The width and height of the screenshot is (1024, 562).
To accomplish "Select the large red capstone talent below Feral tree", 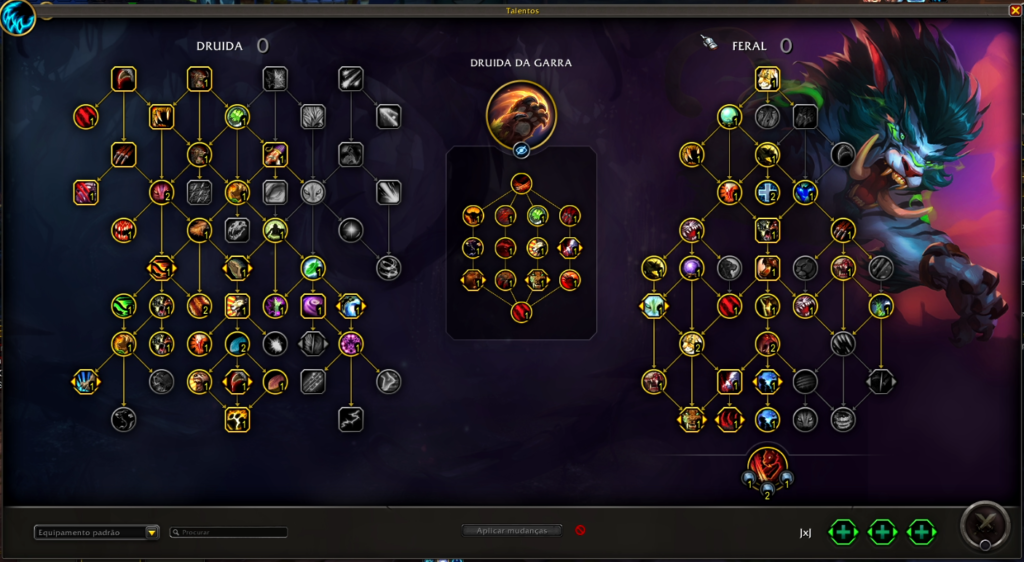I will [x=767, y=466].
